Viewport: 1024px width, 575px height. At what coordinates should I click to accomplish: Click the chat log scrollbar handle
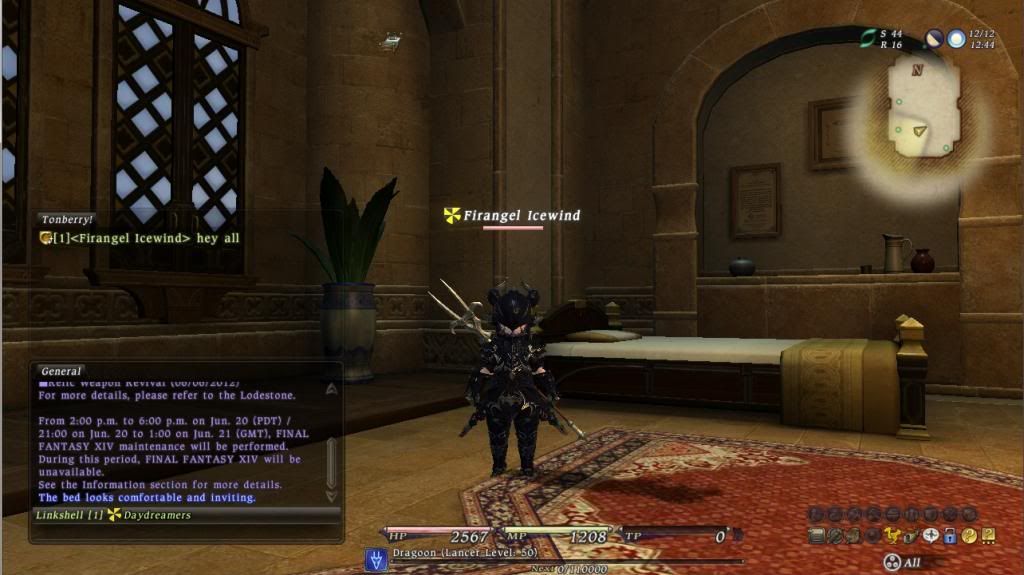point(331,460)
